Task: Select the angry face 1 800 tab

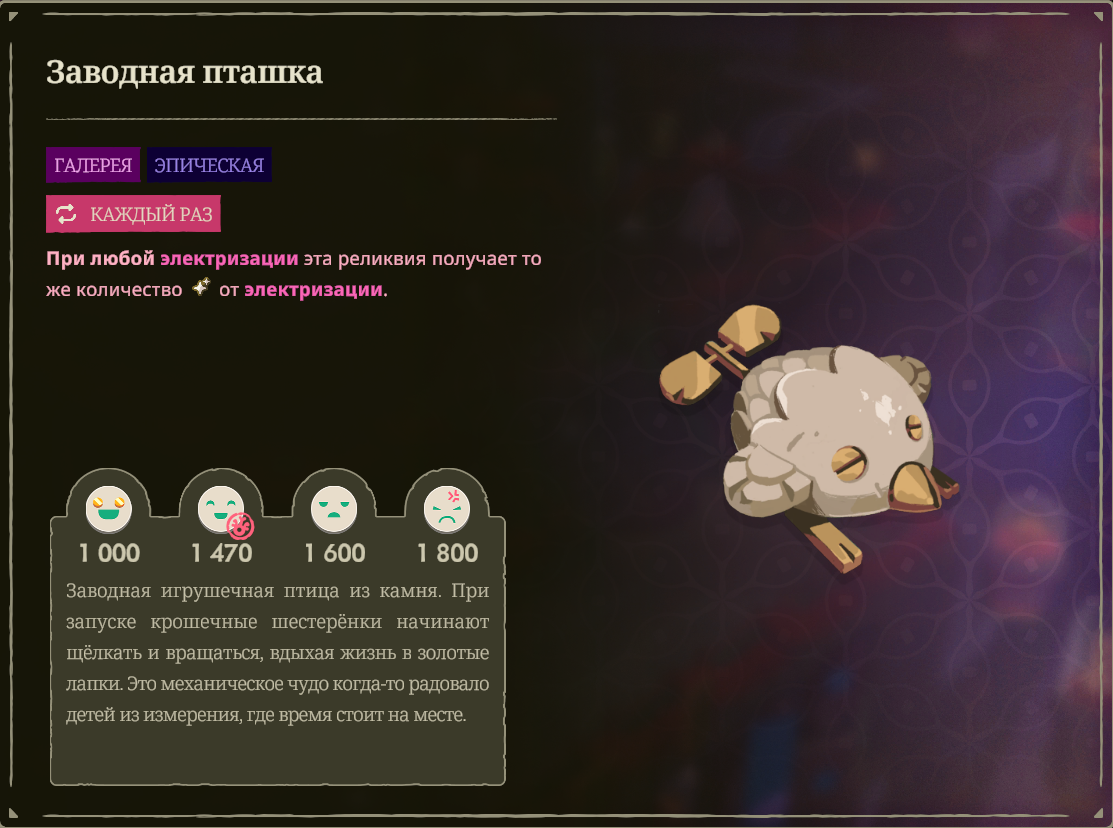Action: (x=446, y=510)
